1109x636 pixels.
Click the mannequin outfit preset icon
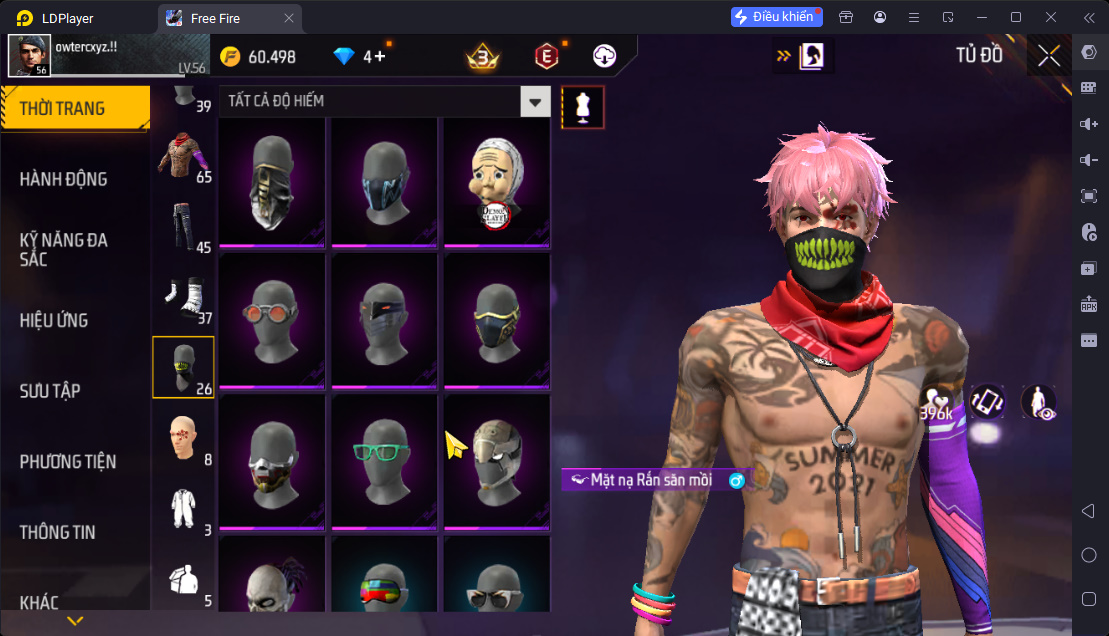pyautogui.click(x=582, y=107)
